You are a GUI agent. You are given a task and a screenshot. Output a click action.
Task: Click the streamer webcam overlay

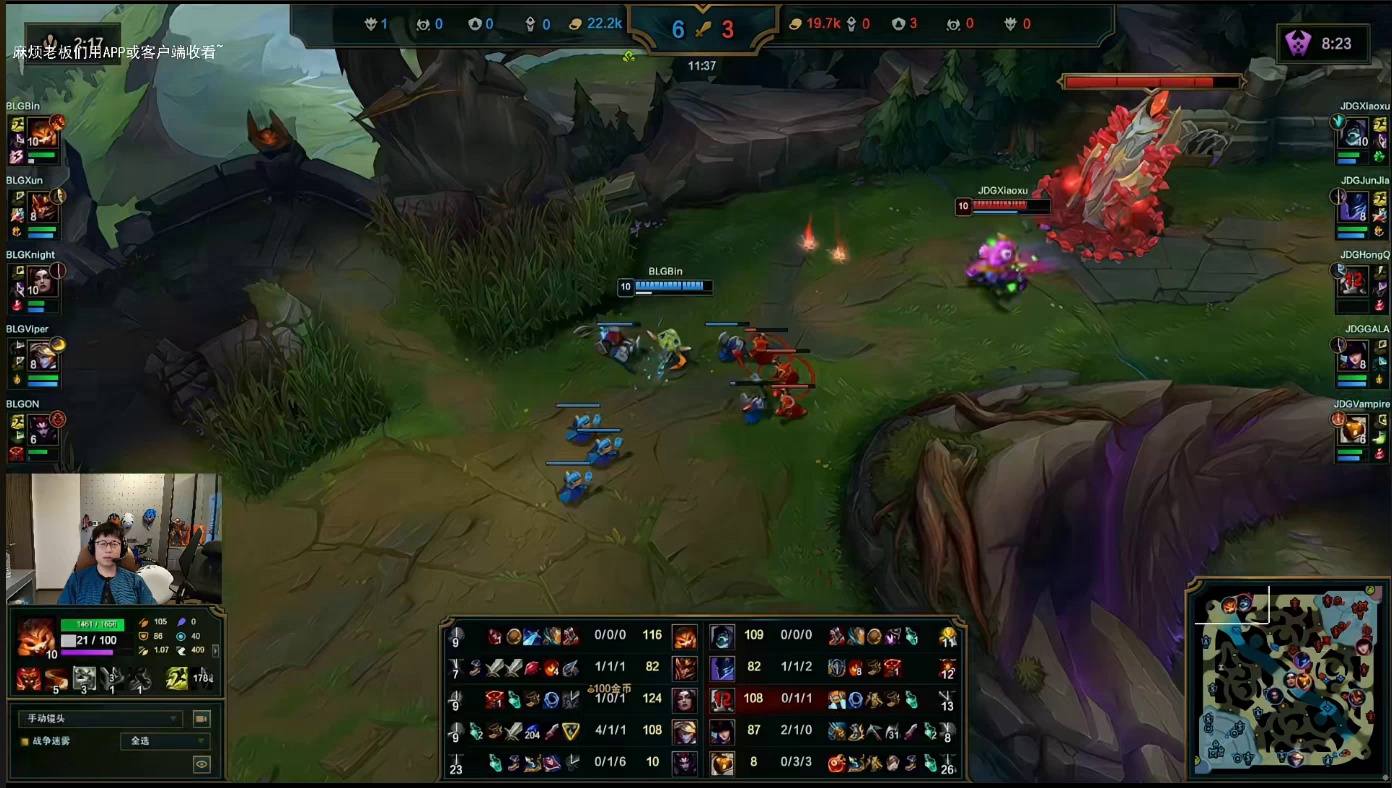coord(113,540)
